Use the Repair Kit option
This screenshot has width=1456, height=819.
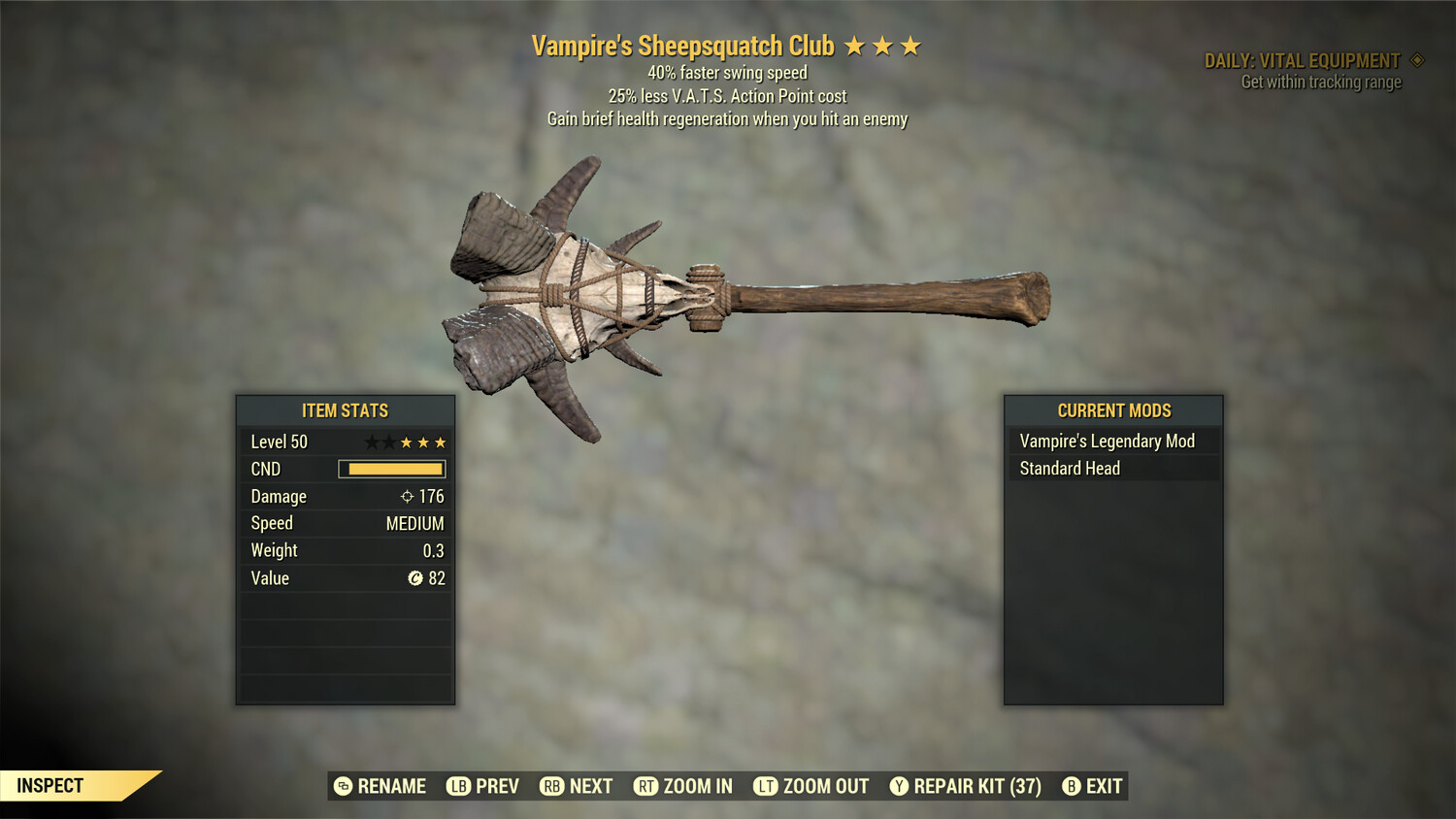coord(966,786)
